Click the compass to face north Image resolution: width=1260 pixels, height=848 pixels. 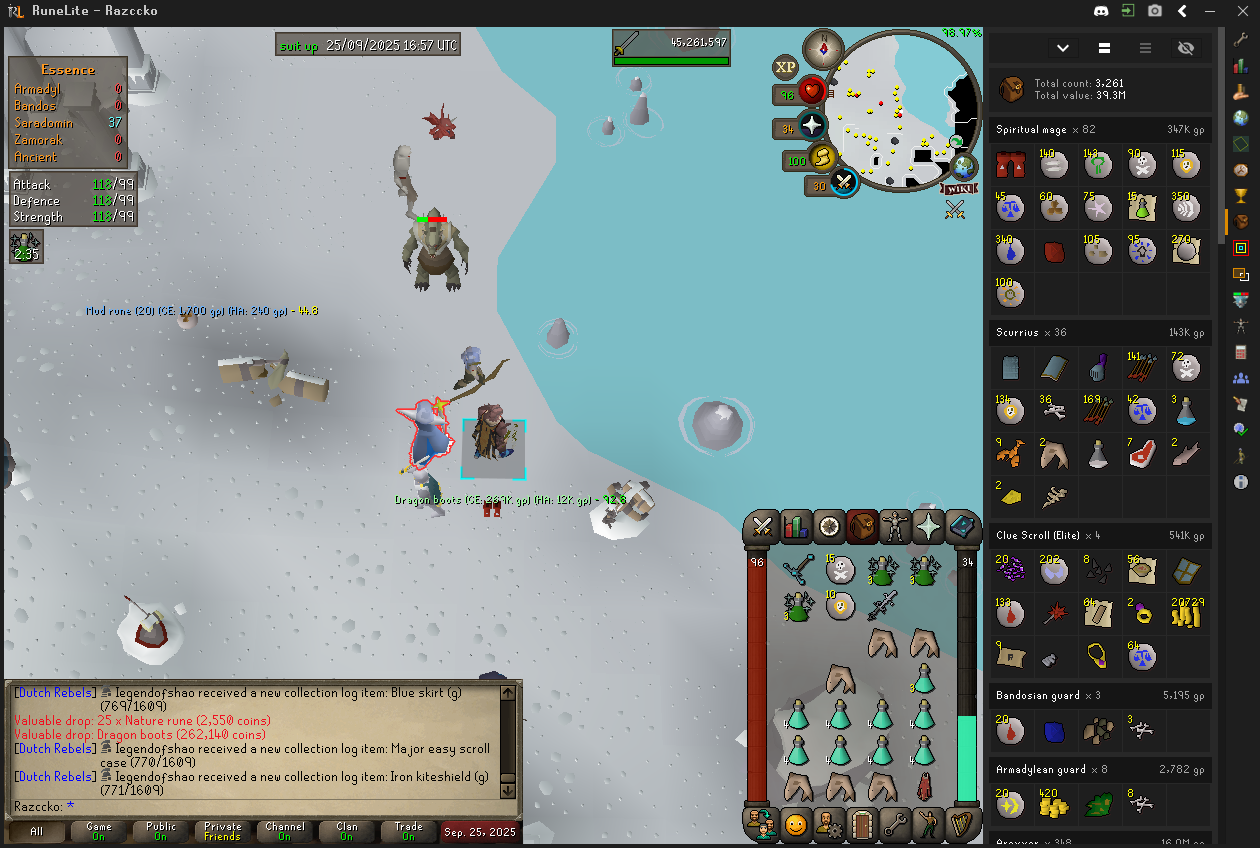[824, 48]
